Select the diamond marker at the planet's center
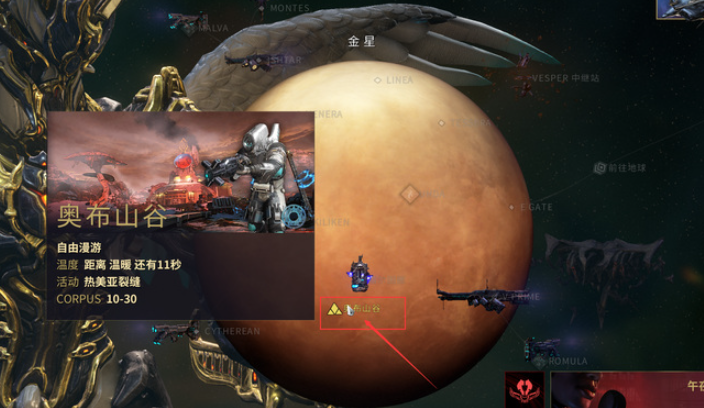The height and width of the screenshot is (408, 704). 408,192
